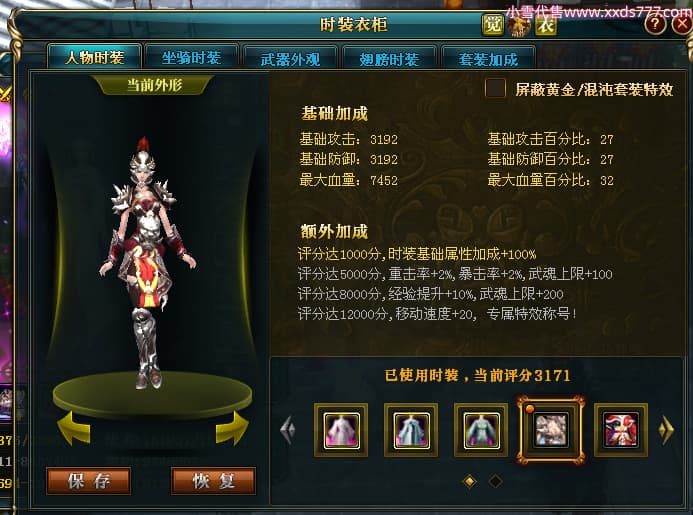Click the 恢复 button
Screen dimensions: 693x515
click(x=213, y=481)
